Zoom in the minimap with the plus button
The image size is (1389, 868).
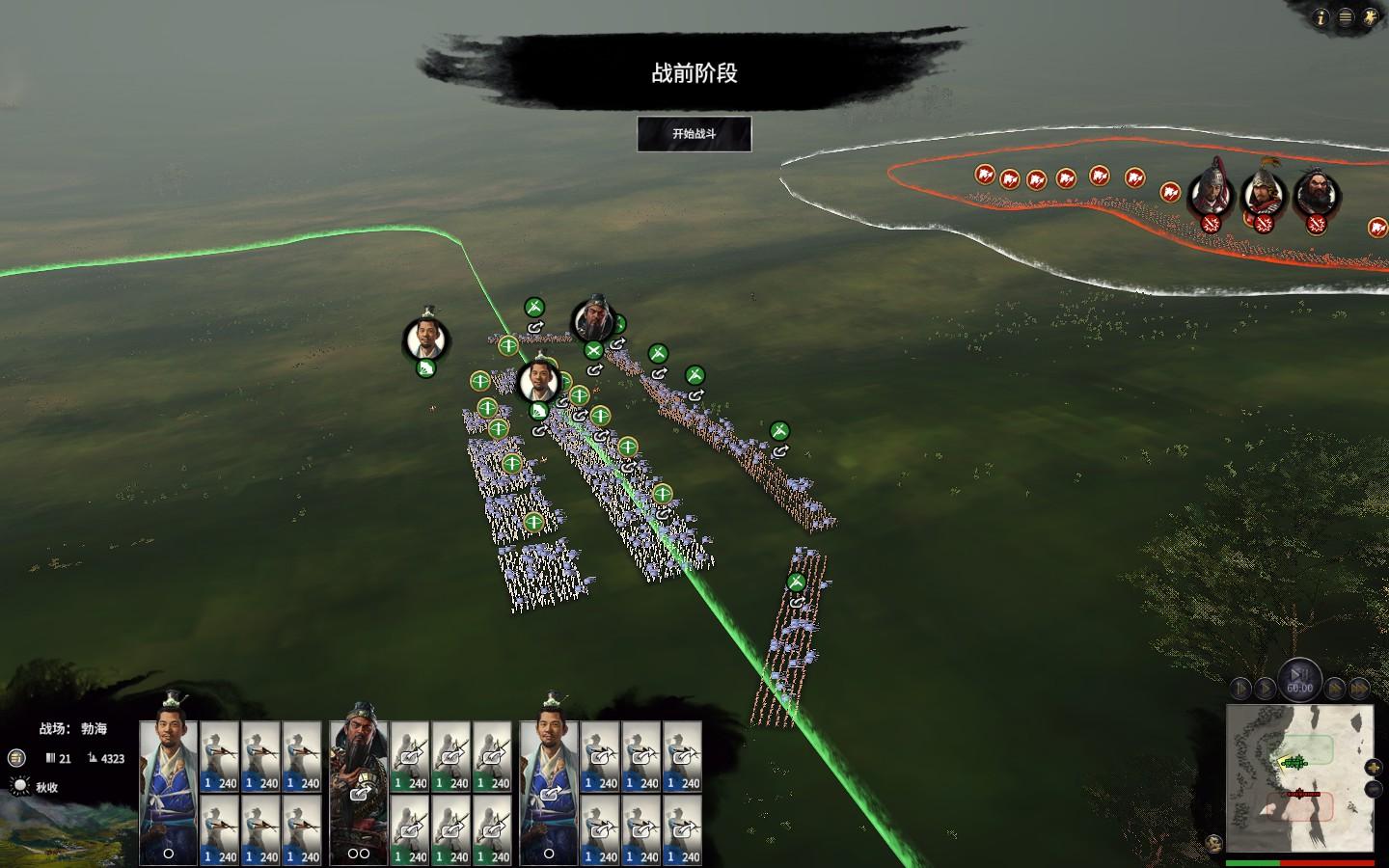coord(1375,768)
